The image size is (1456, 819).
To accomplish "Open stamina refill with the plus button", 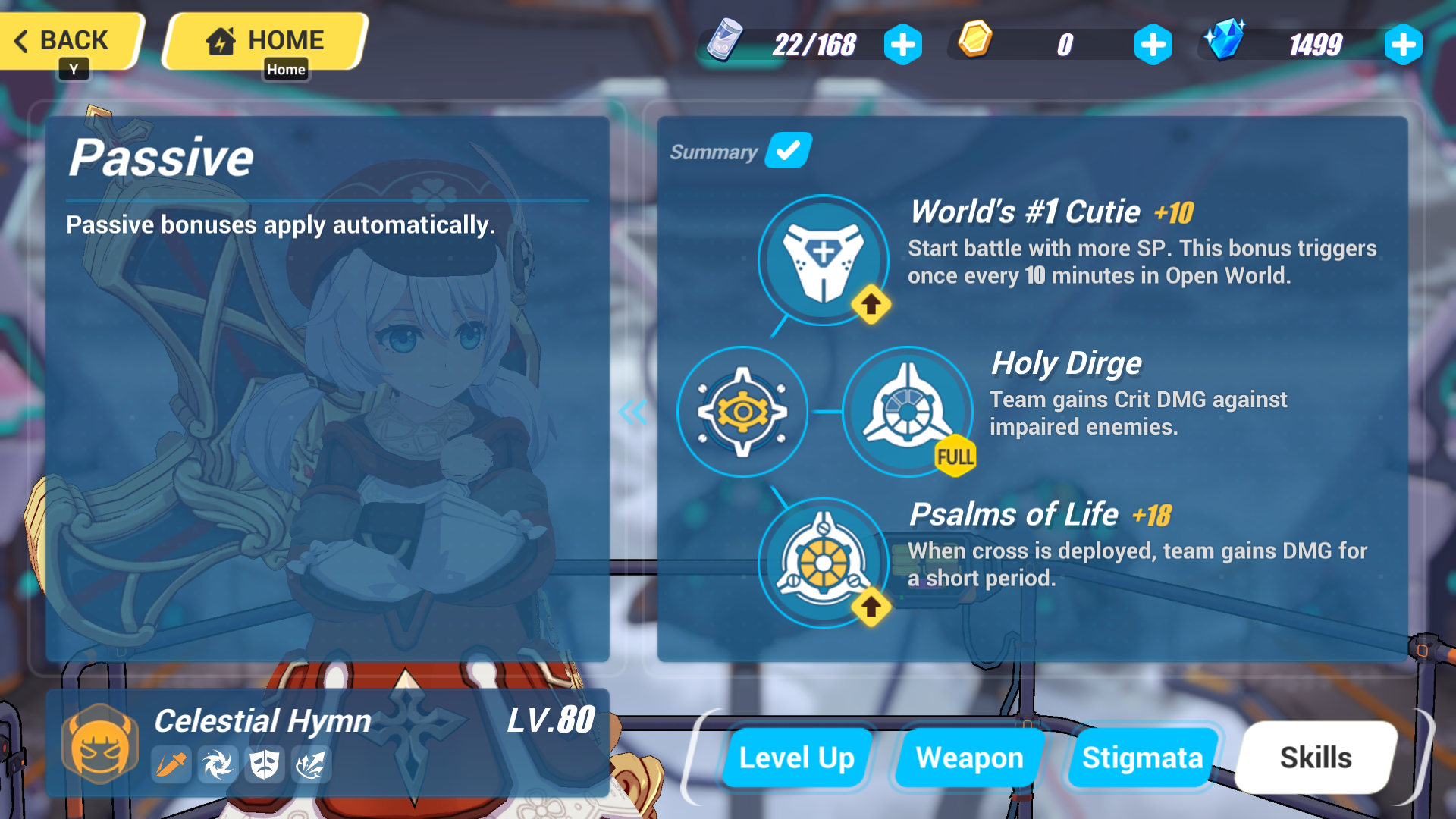I will [903, 45].
